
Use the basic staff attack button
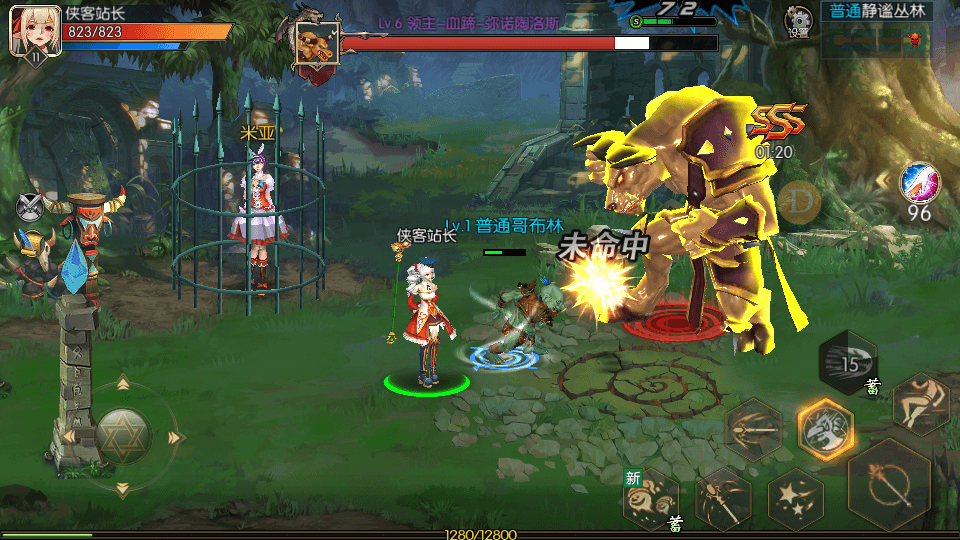tap(889, 486)
